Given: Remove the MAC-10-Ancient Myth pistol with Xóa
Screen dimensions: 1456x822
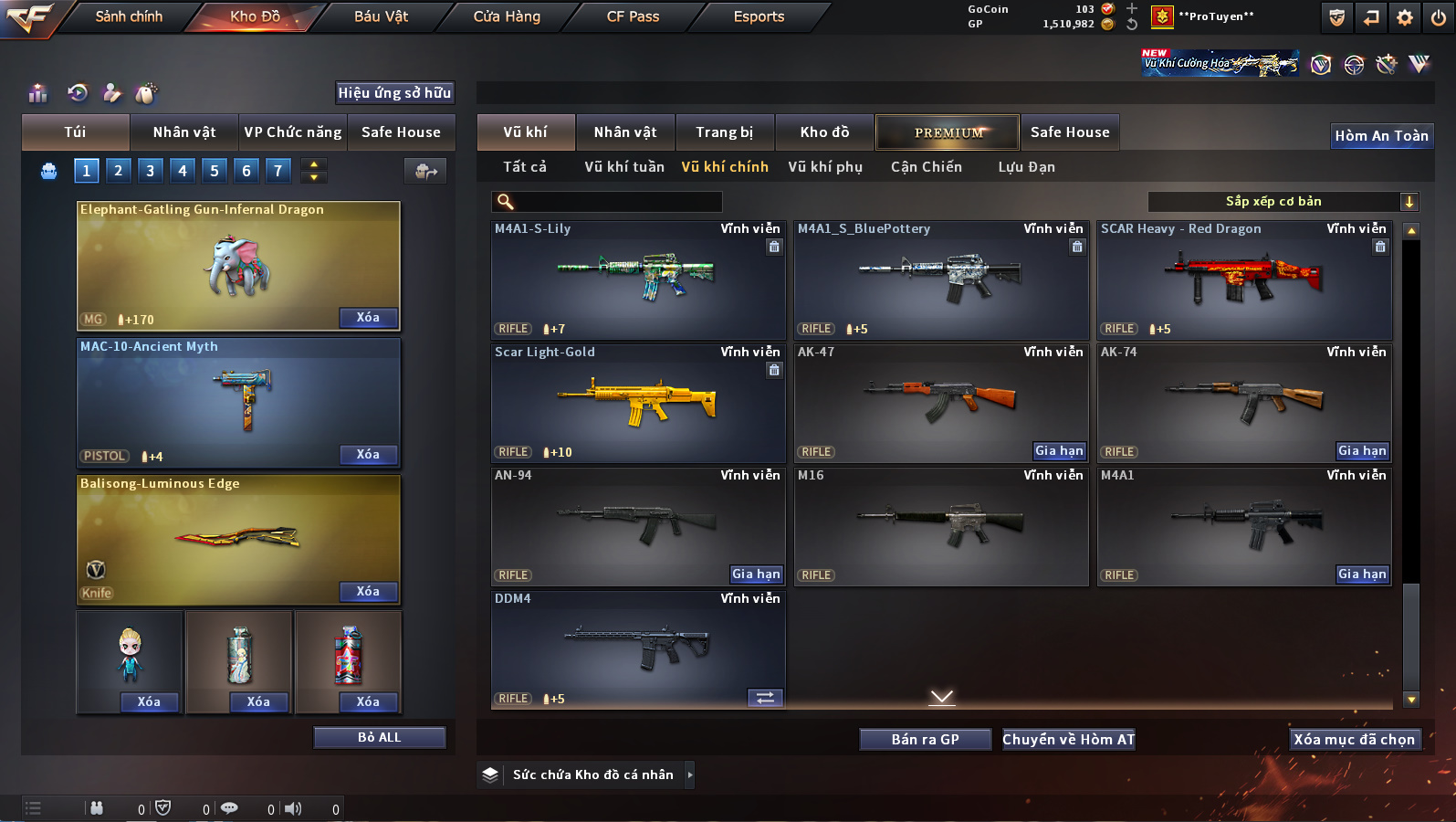Looking at the screenshot, I should point(368,454).
